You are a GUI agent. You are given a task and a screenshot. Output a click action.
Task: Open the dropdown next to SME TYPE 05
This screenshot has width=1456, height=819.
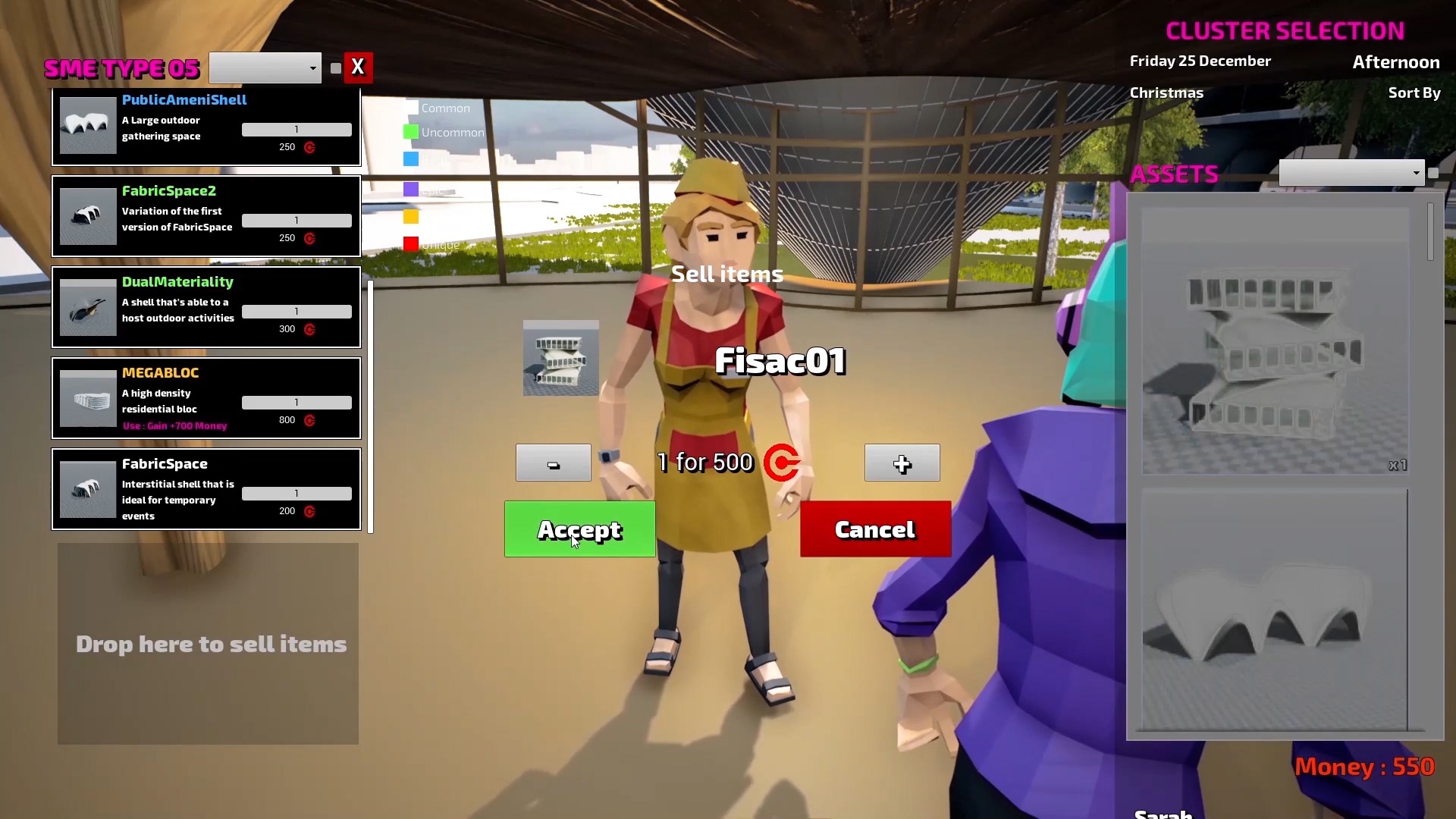point(264,67)
